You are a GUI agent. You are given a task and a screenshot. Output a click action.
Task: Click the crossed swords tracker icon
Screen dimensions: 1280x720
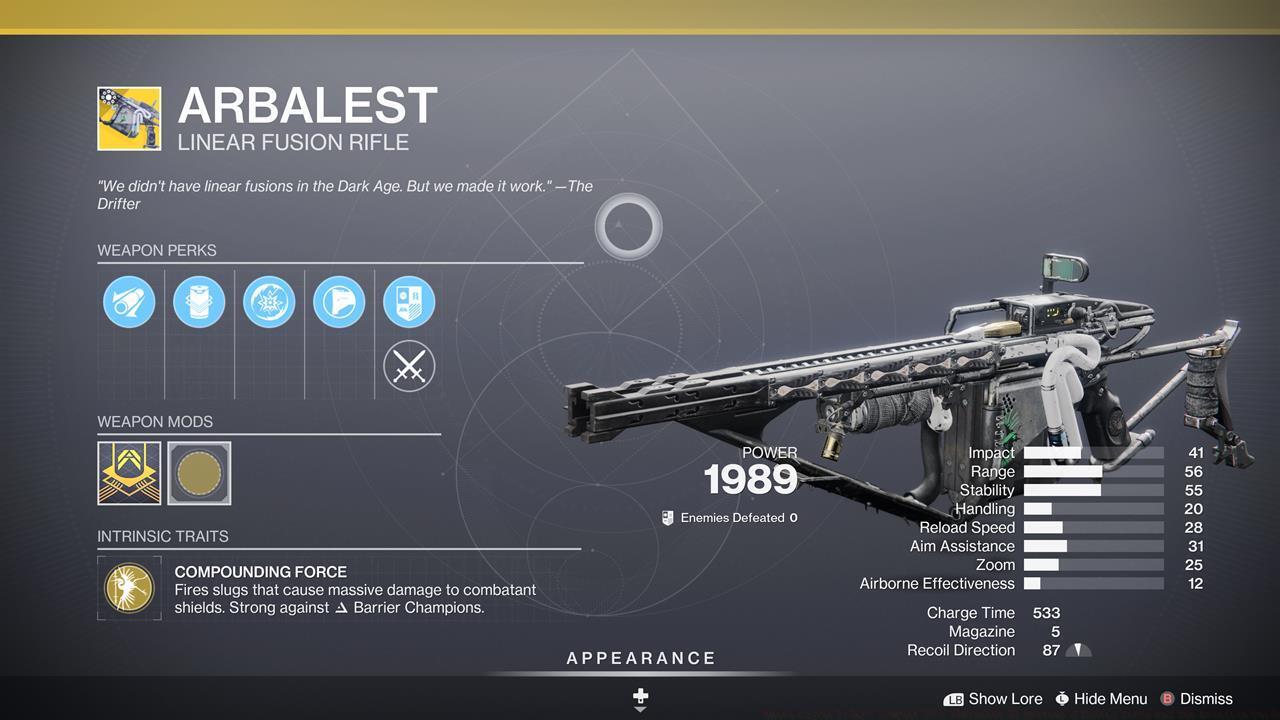click(408, 365)
